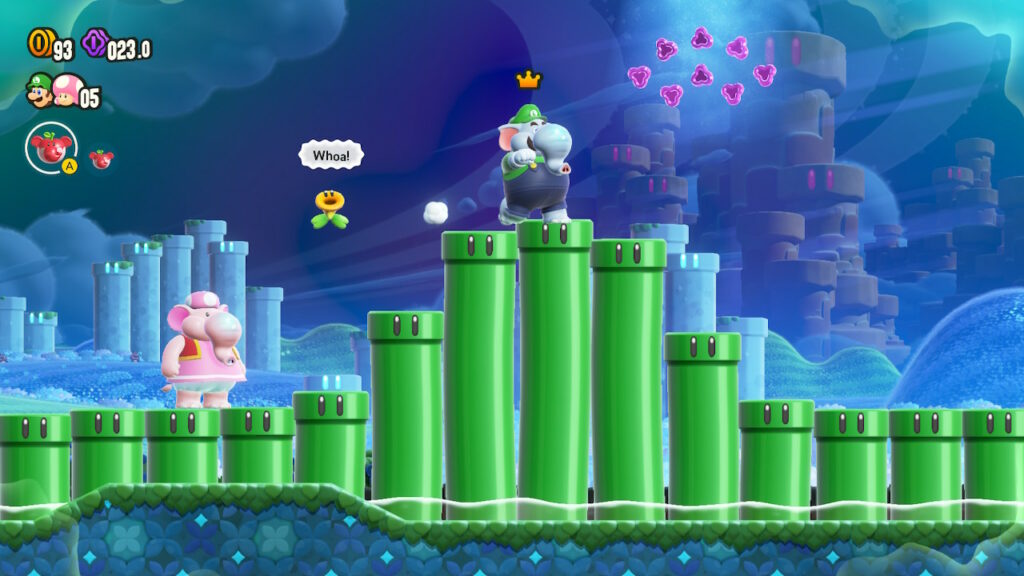The height and width of the screenshot is (576, 1024).
Task: Click the small Elephant Fruit icon
Action: point(101,158)
